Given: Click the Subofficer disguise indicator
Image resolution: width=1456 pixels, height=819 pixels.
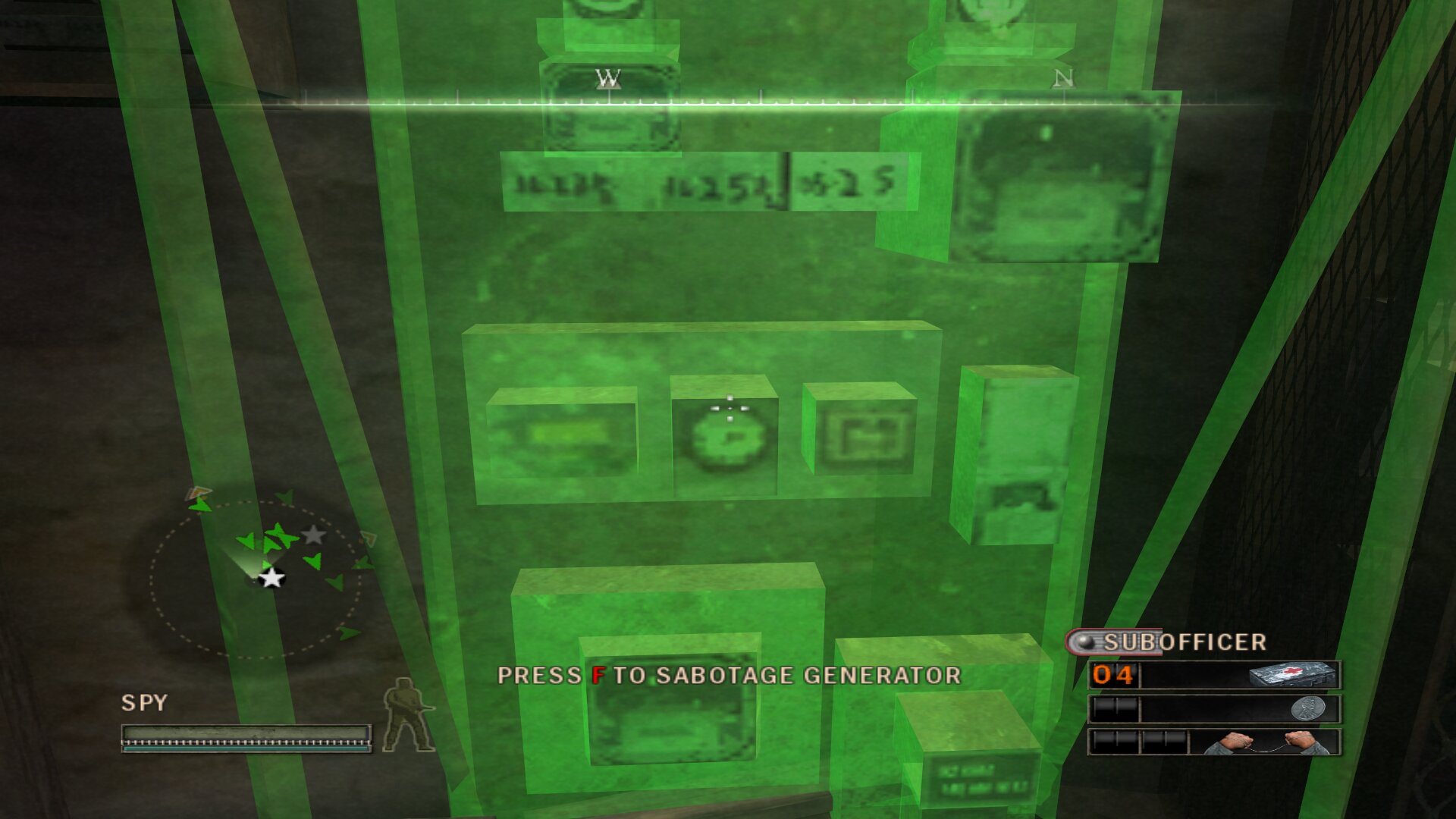Looking at the screenshot, I should pos(1168,642).
